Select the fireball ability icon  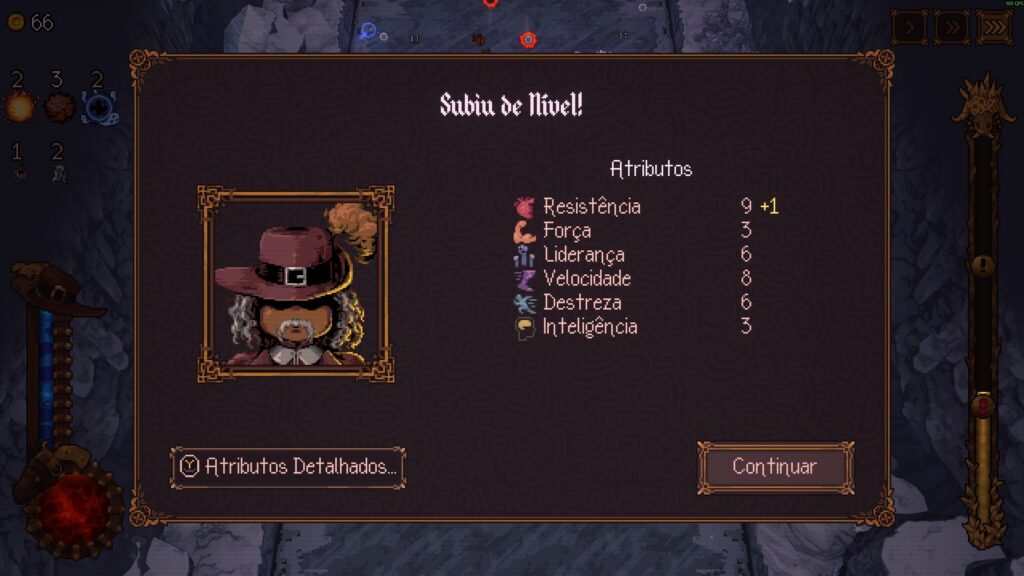click(19, 106)
